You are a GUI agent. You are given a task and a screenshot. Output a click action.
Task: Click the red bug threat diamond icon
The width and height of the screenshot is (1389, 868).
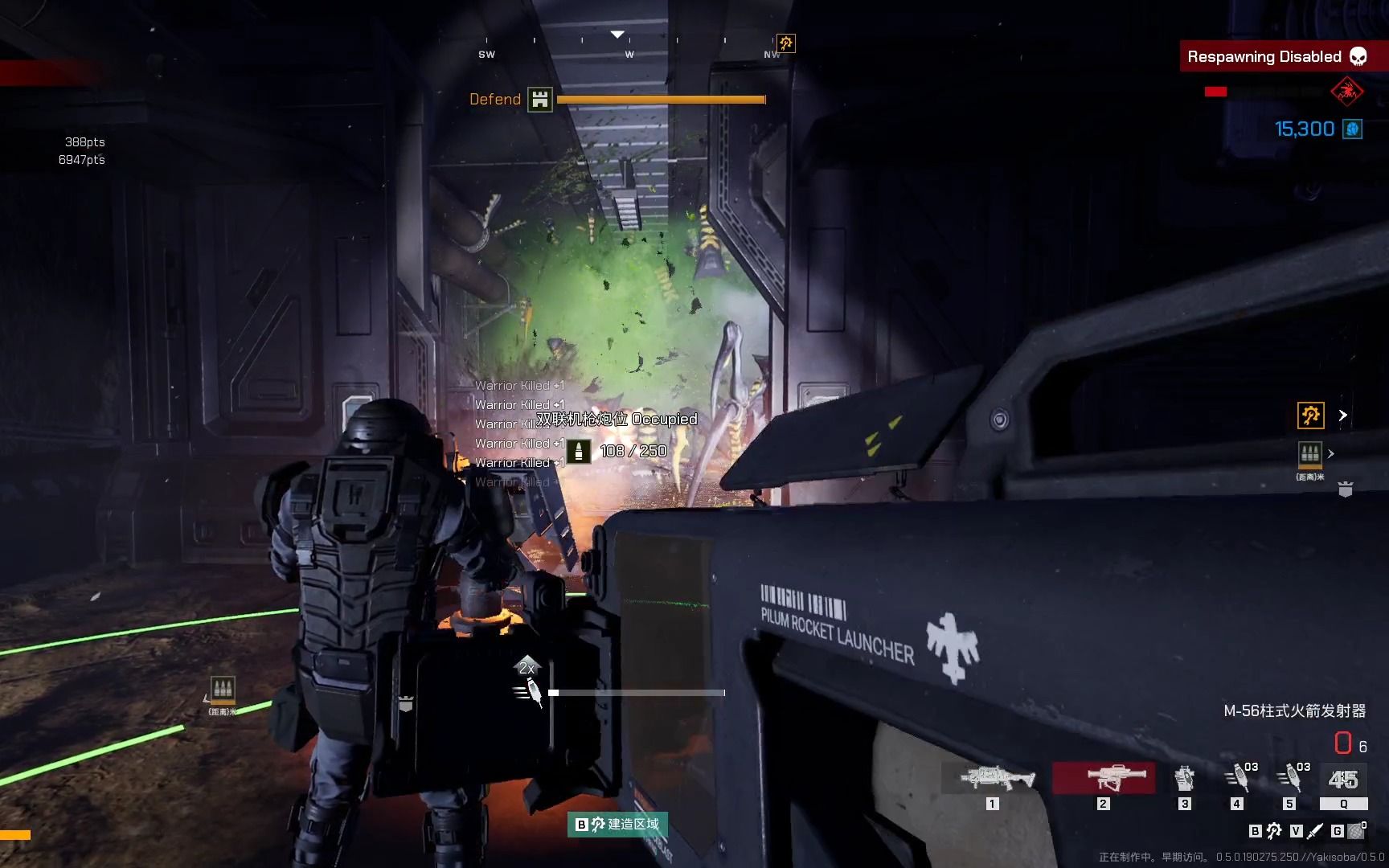tap(1347, 92)
